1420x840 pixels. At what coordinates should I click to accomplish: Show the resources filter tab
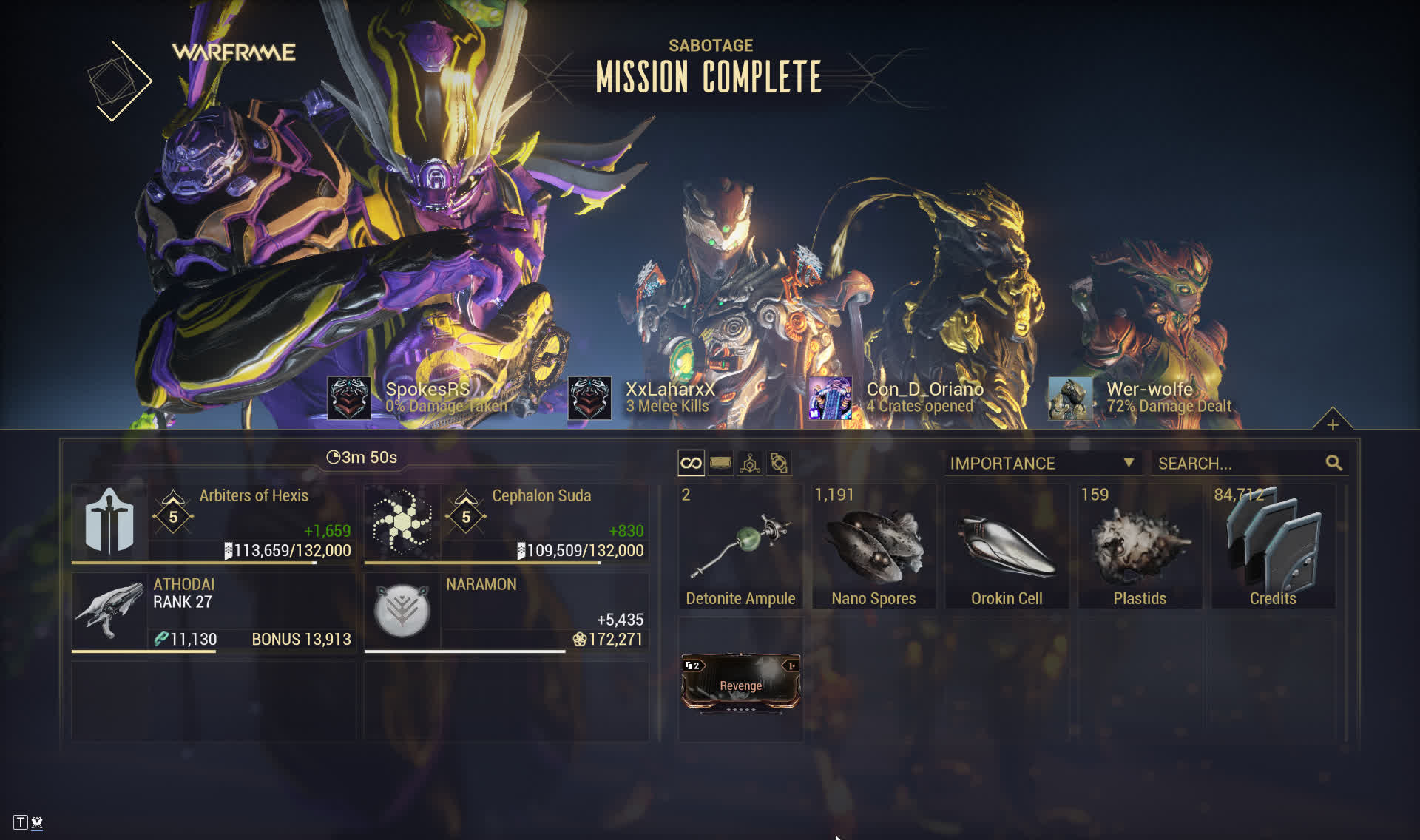tap(750, 464)
